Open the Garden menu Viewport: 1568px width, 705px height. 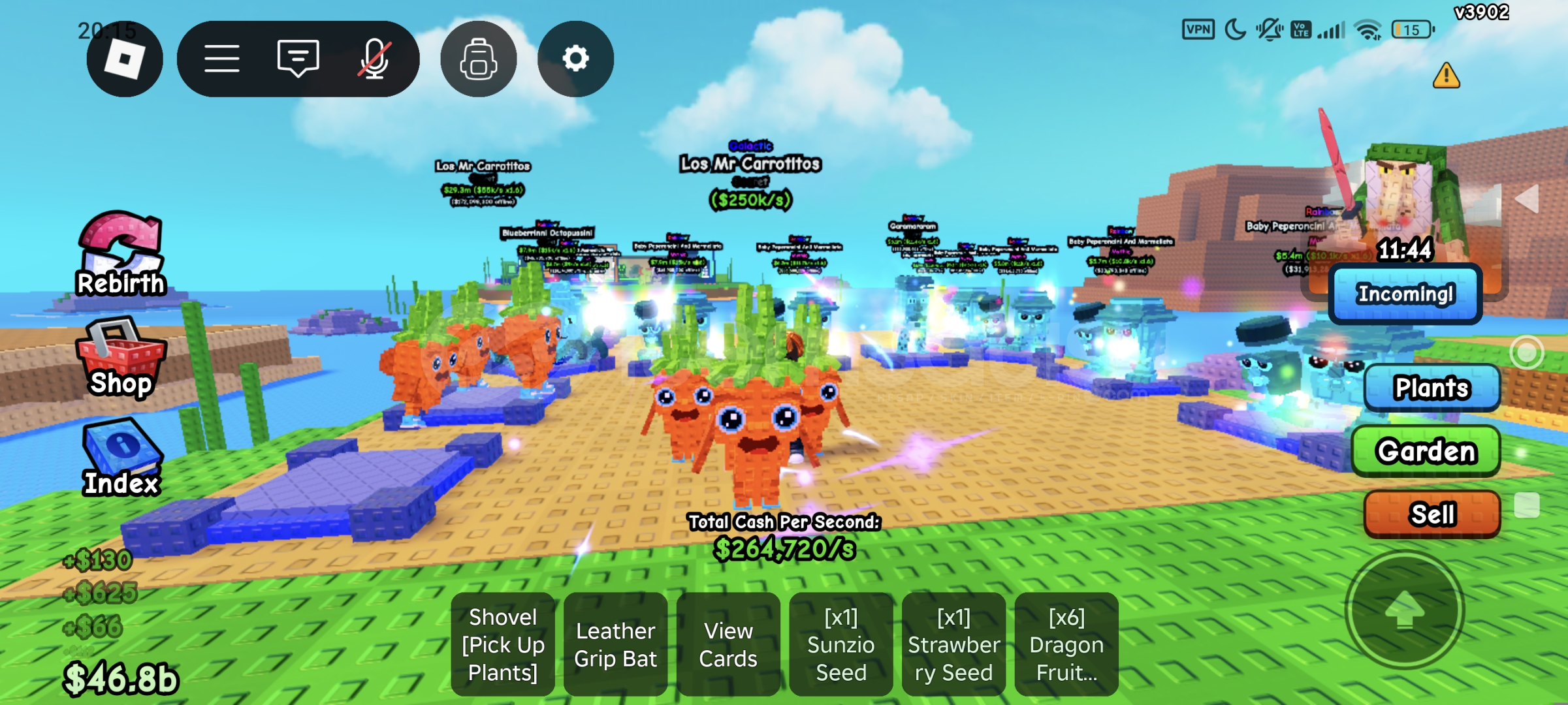[1426, 450]
